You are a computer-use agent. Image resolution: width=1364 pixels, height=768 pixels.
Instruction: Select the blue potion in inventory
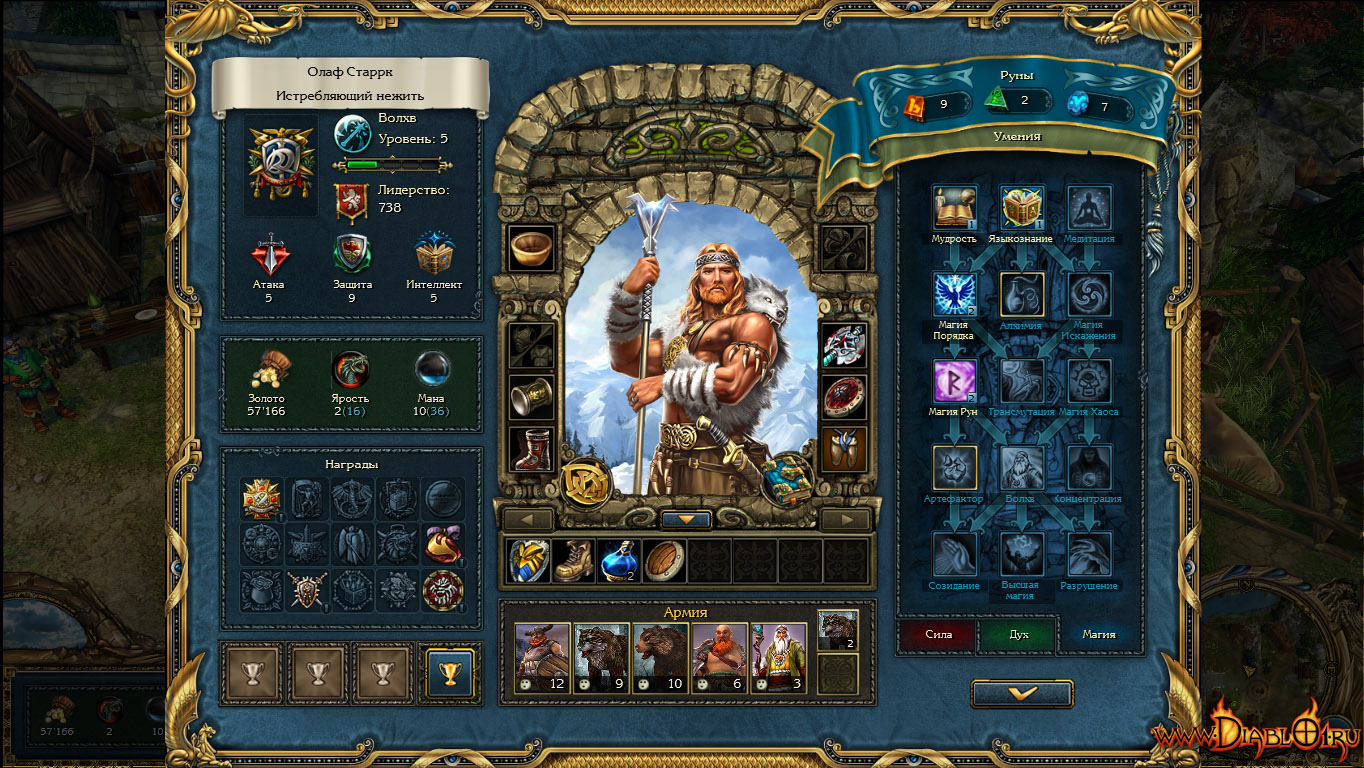619,561
